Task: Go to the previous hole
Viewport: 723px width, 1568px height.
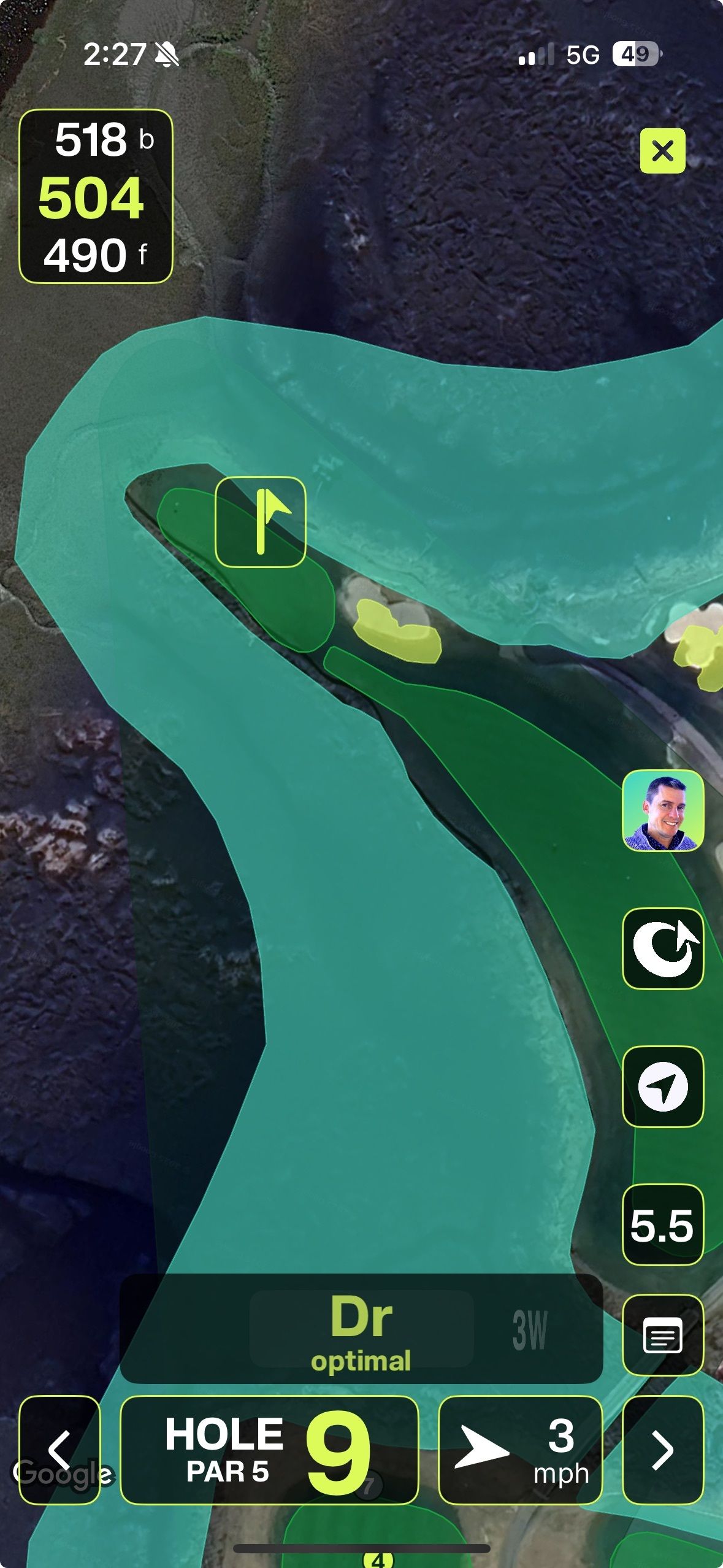Action: pos(59,1450)
